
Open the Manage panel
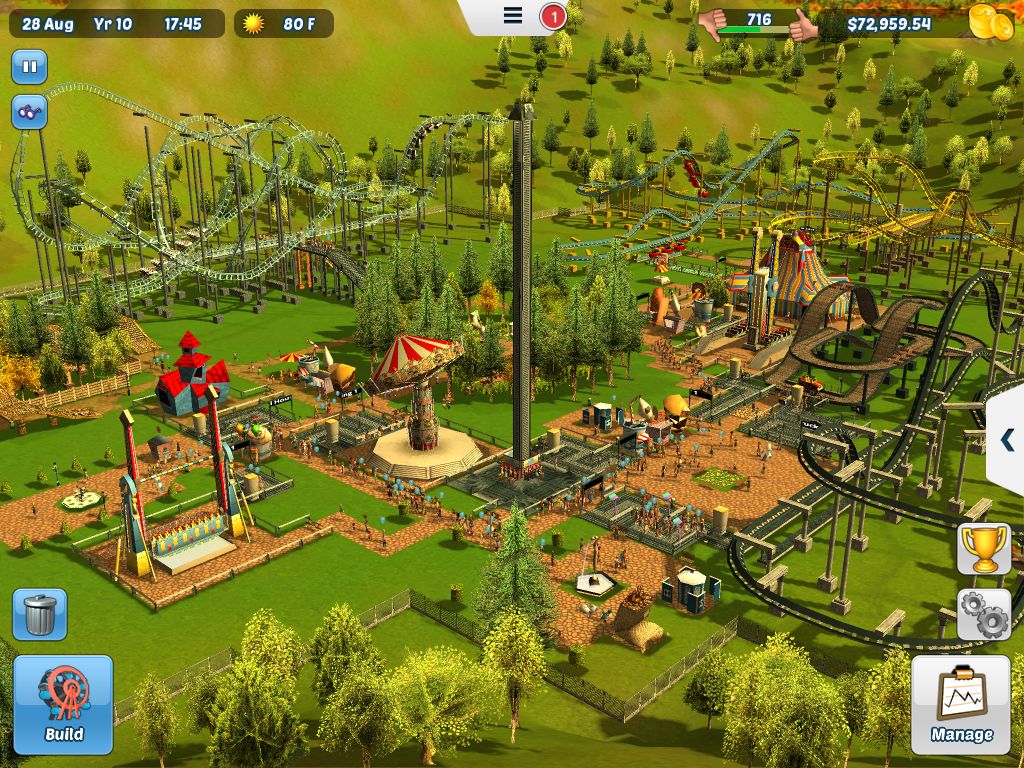[961, 705]
